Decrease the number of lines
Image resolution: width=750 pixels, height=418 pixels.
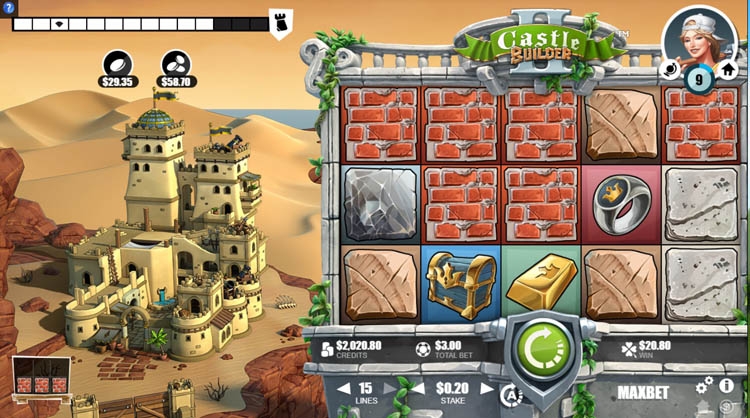click(344, 389)
